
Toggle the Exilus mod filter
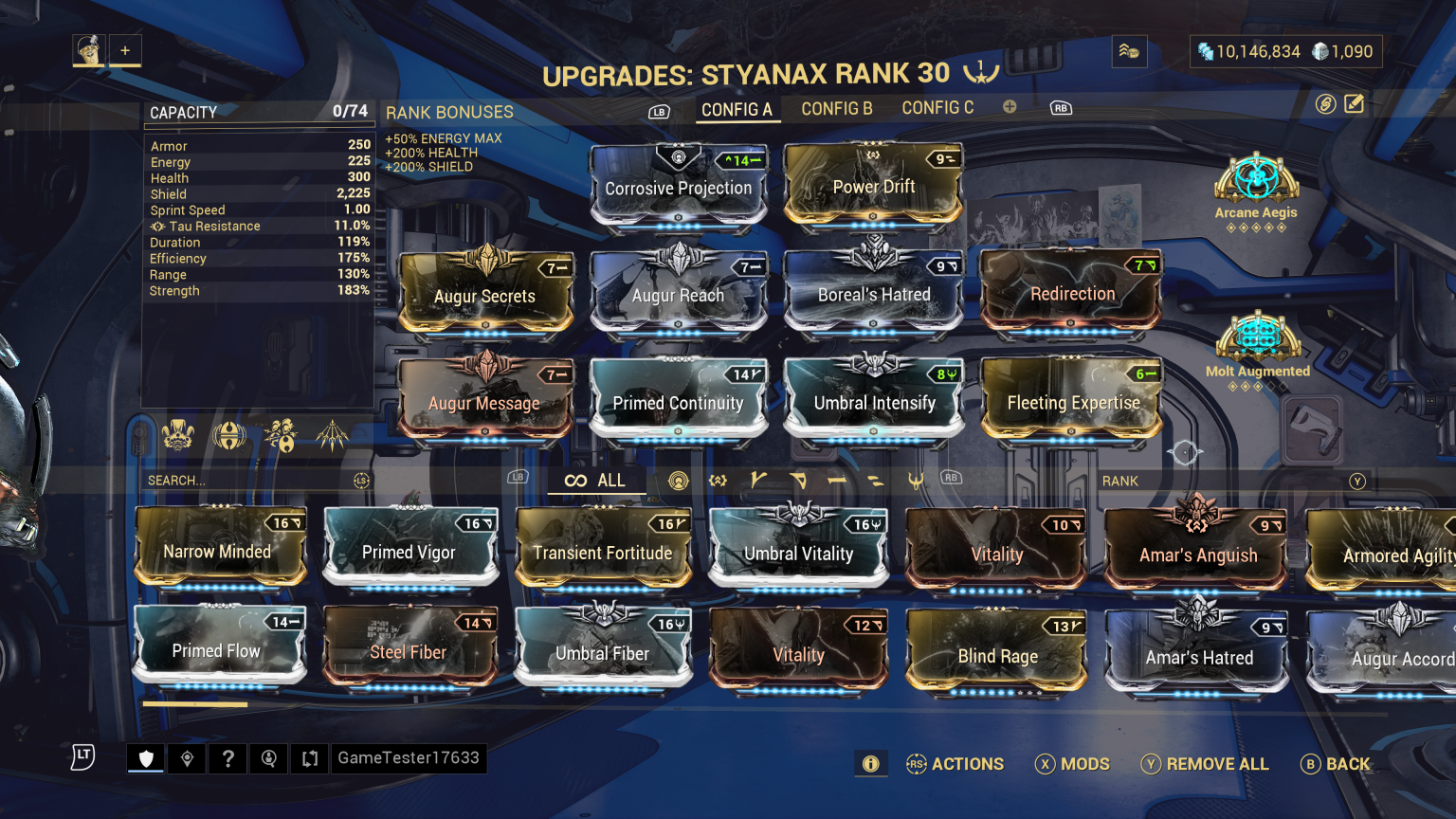718,481
